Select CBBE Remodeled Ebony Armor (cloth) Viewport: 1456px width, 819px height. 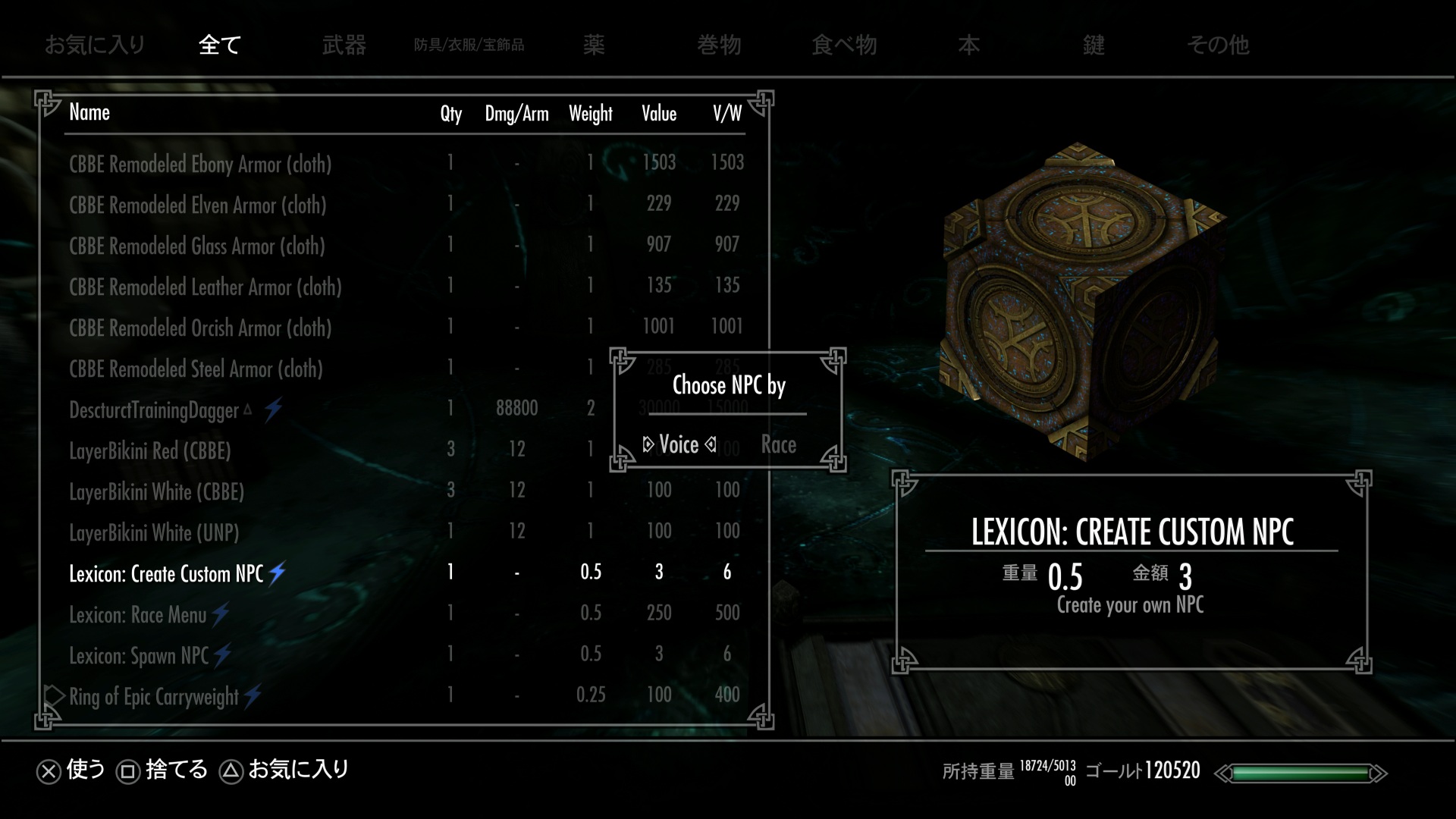point(200,164)
